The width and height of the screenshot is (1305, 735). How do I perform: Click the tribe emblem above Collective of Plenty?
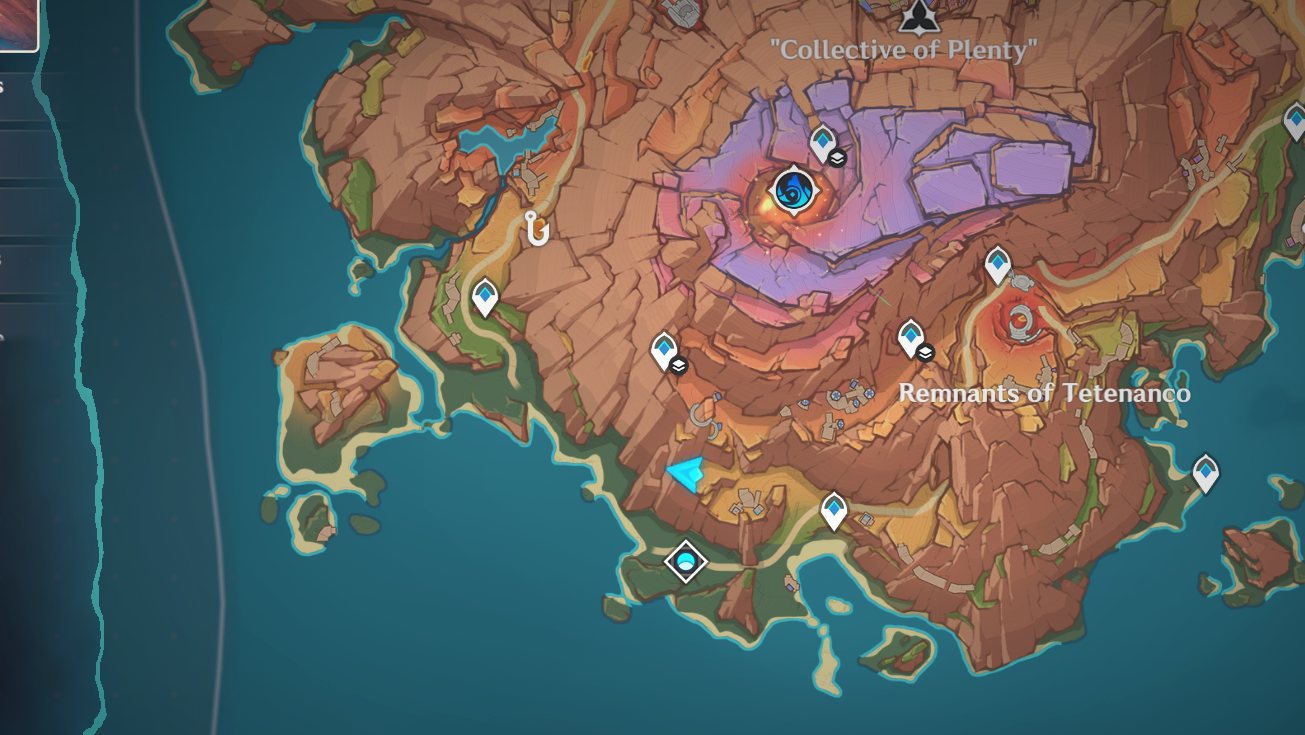click(x=920, y=20)
